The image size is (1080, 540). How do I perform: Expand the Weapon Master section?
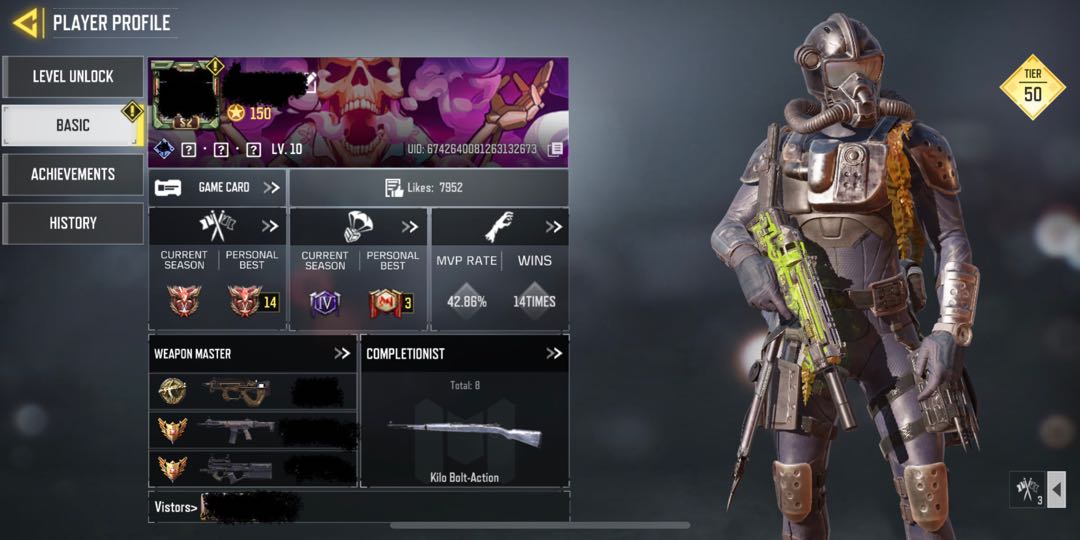point(342,353)
